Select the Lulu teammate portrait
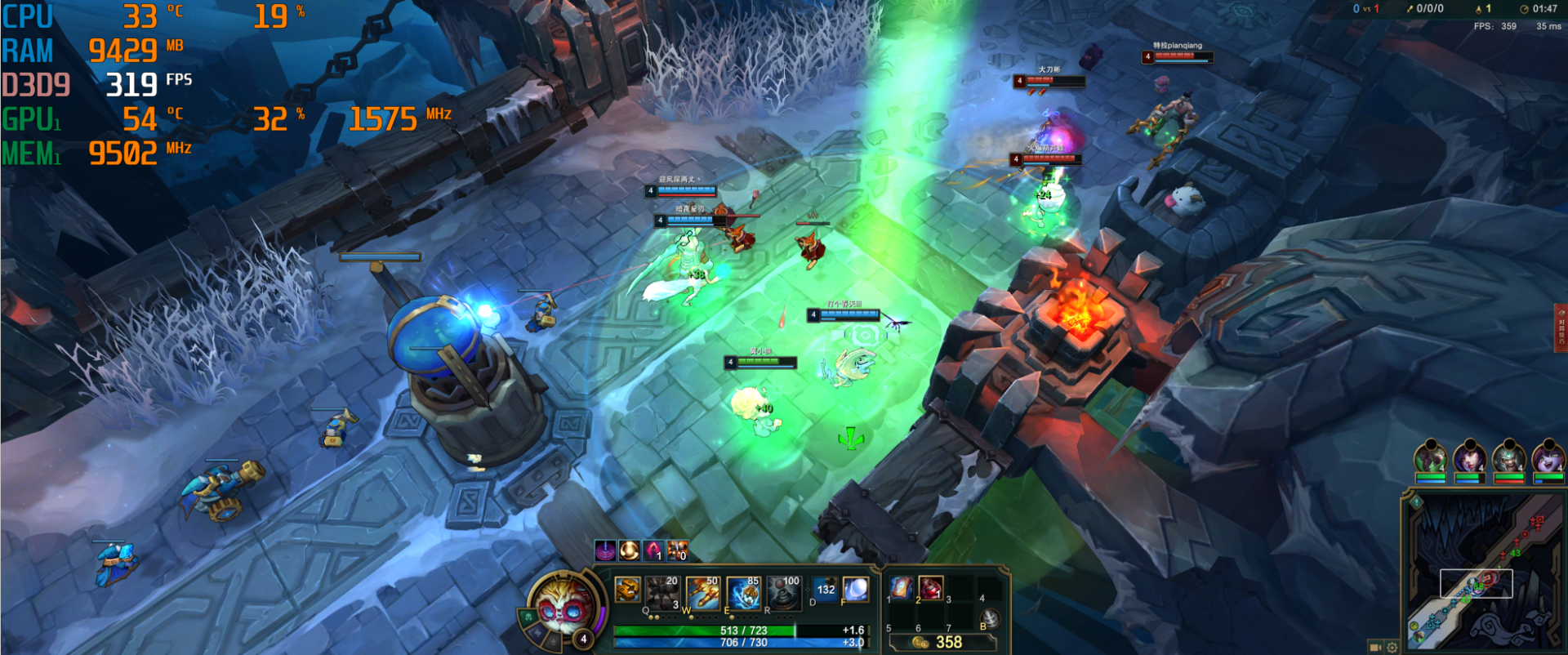The width and height of the screenshot is (1568, 655). tap(1548, 457)
